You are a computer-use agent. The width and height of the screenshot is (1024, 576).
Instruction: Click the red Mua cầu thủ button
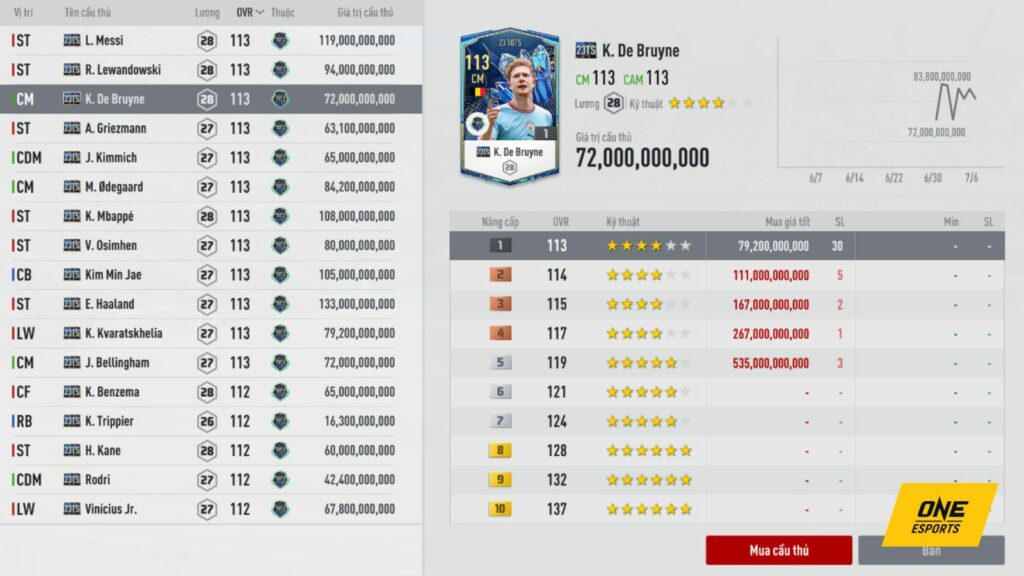point(778,550)
